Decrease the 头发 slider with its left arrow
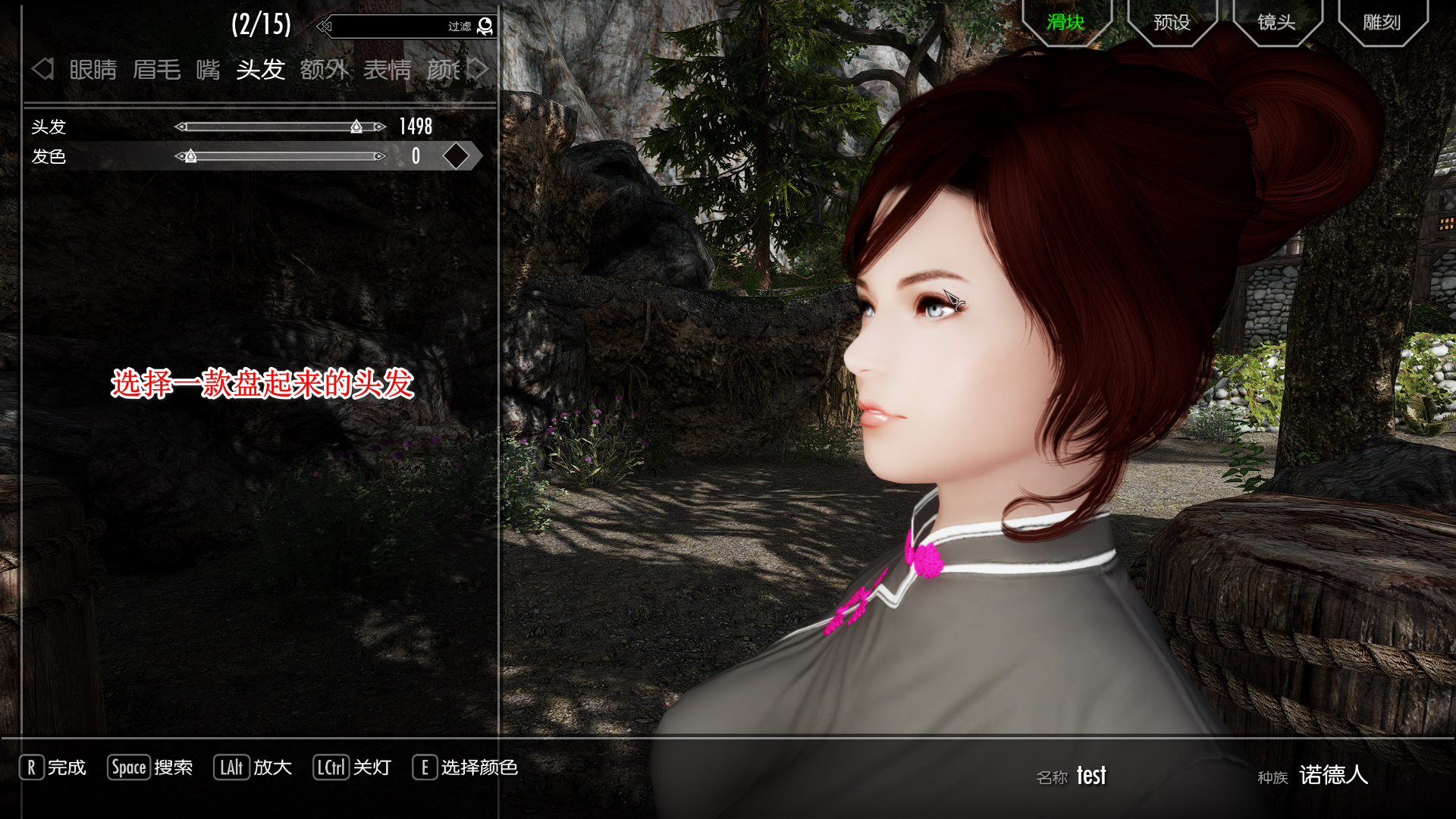This screenshot has width=1456, height=819. (x=180, y=127)
